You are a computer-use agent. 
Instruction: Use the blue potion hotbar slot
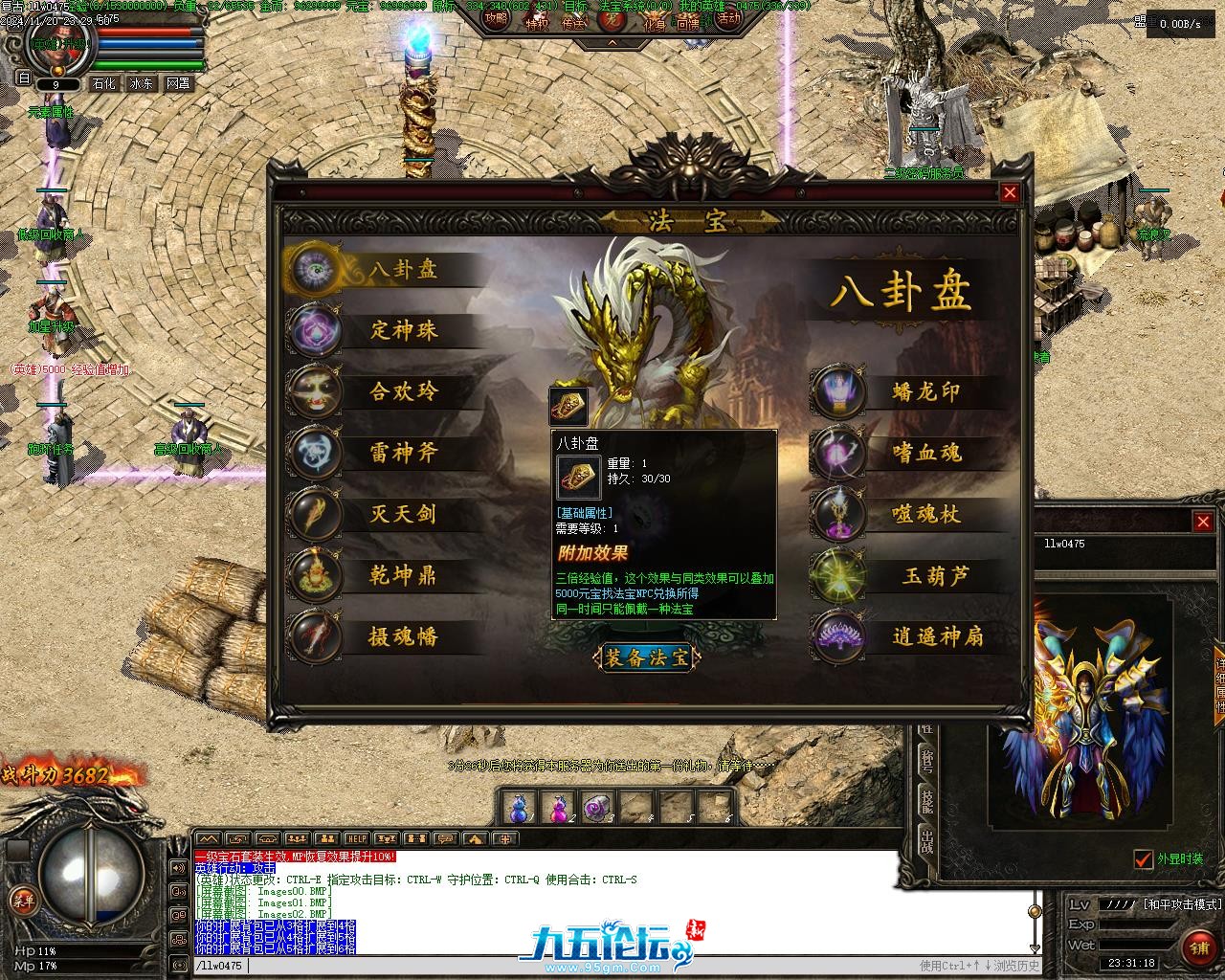click(x=518, y=809)
